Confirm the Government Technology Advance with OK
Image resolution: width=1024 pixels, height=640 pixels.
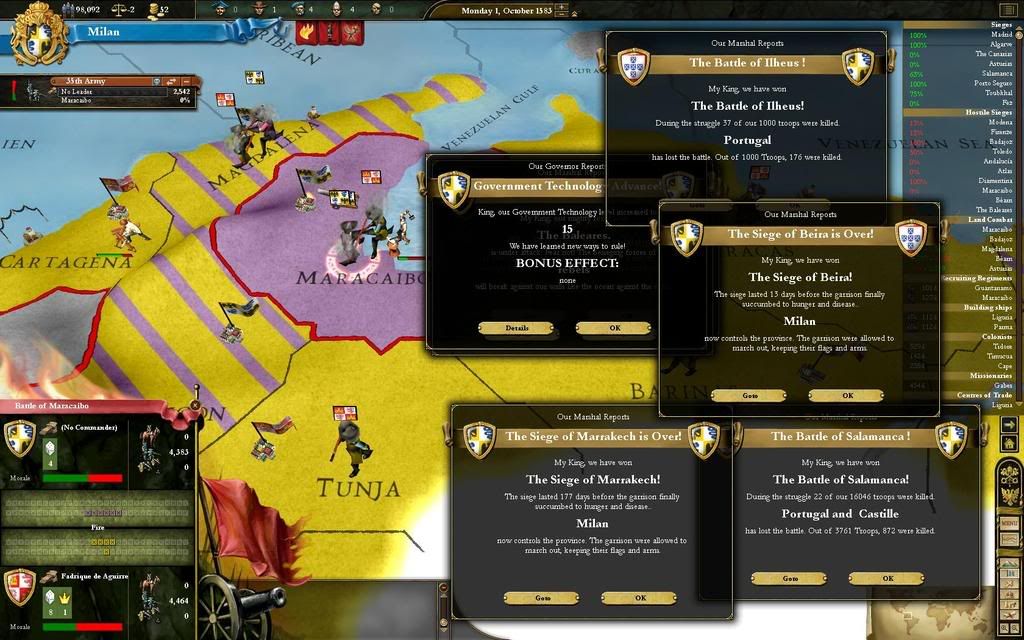(613, 328)
